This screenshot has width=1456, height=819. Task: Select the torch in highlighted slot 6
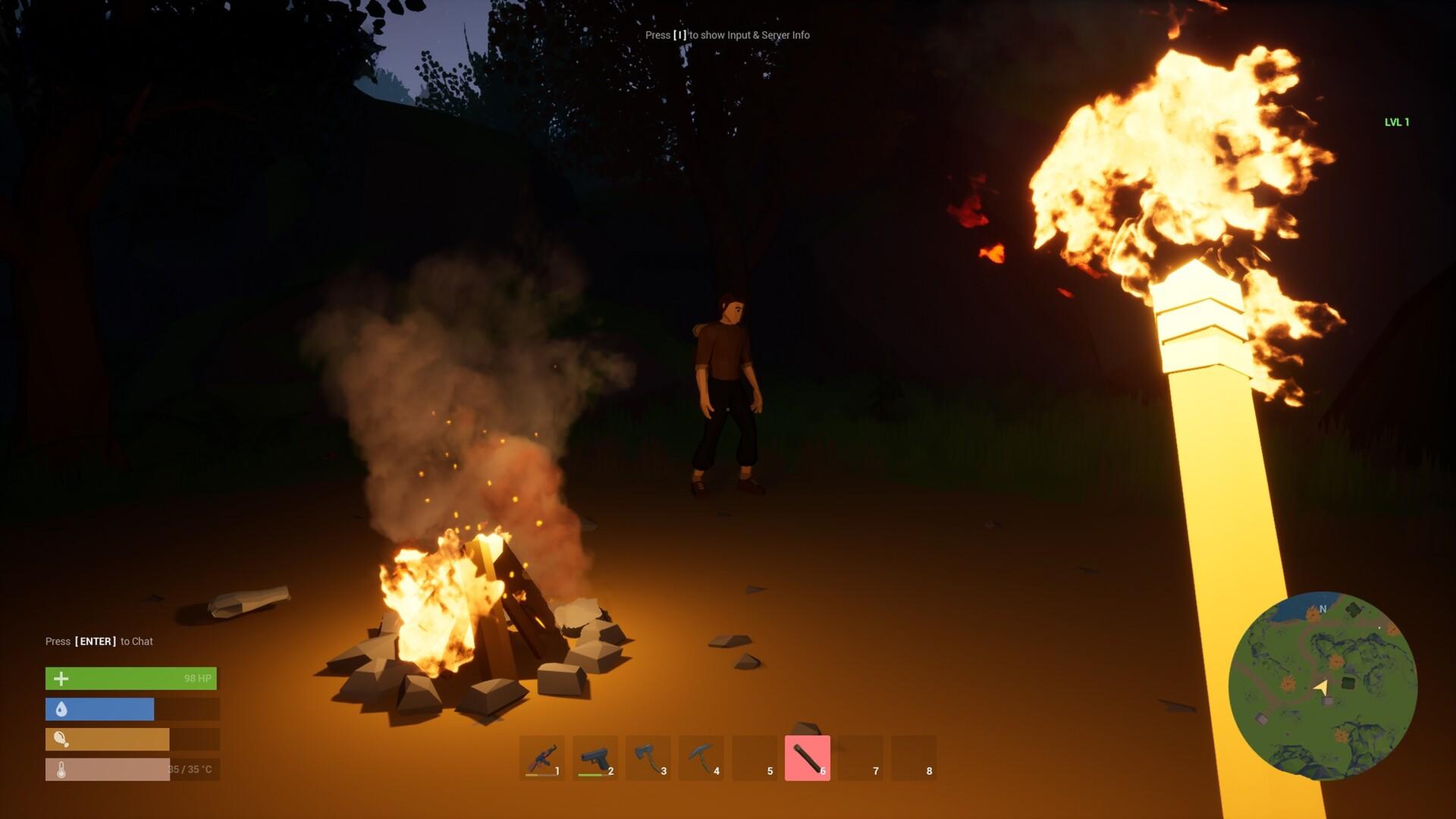(x=807, y=756)
